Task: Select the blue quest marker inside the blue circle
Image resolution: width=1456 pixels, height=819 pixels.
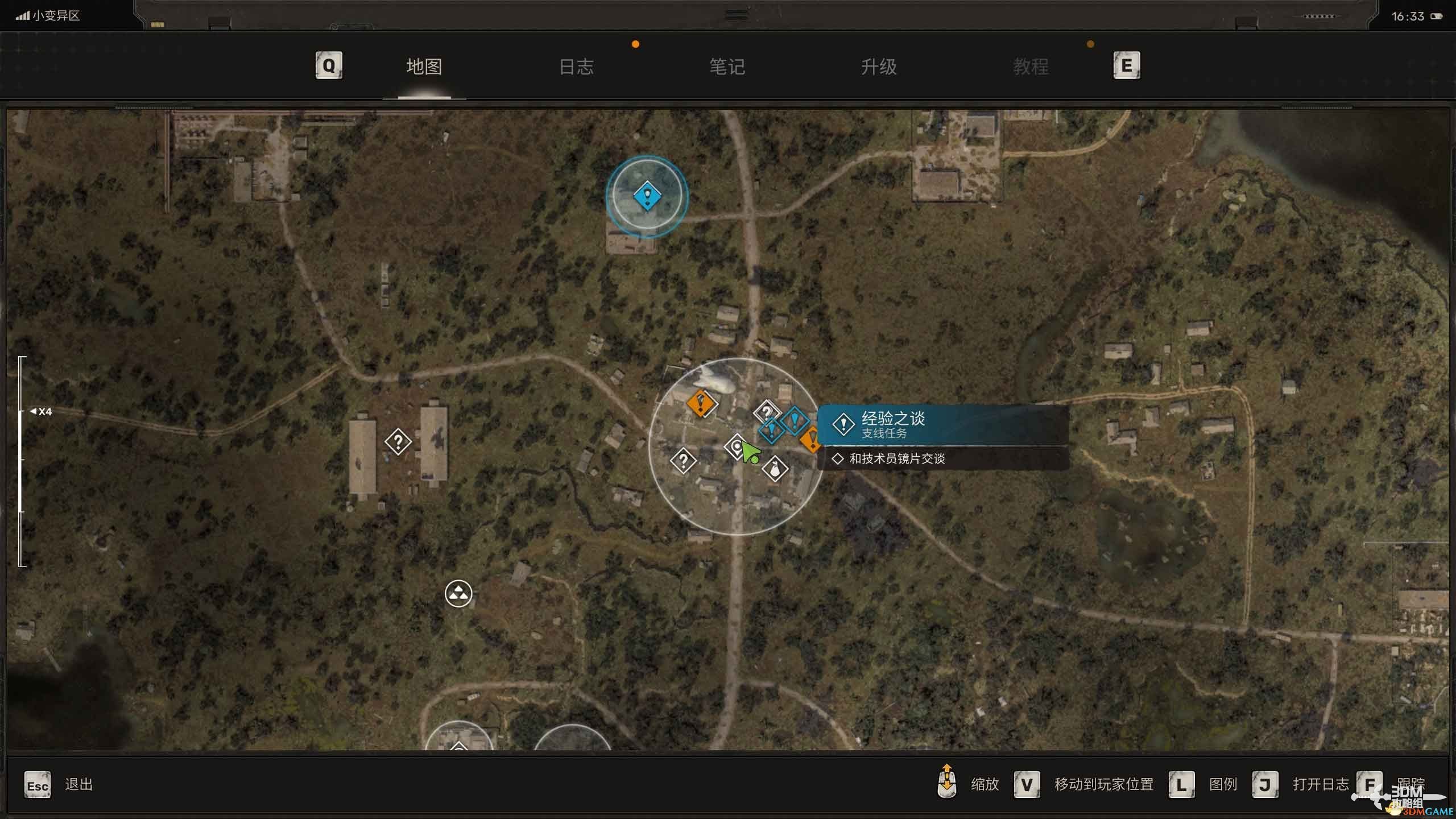Action: click(x=647, y=197)
